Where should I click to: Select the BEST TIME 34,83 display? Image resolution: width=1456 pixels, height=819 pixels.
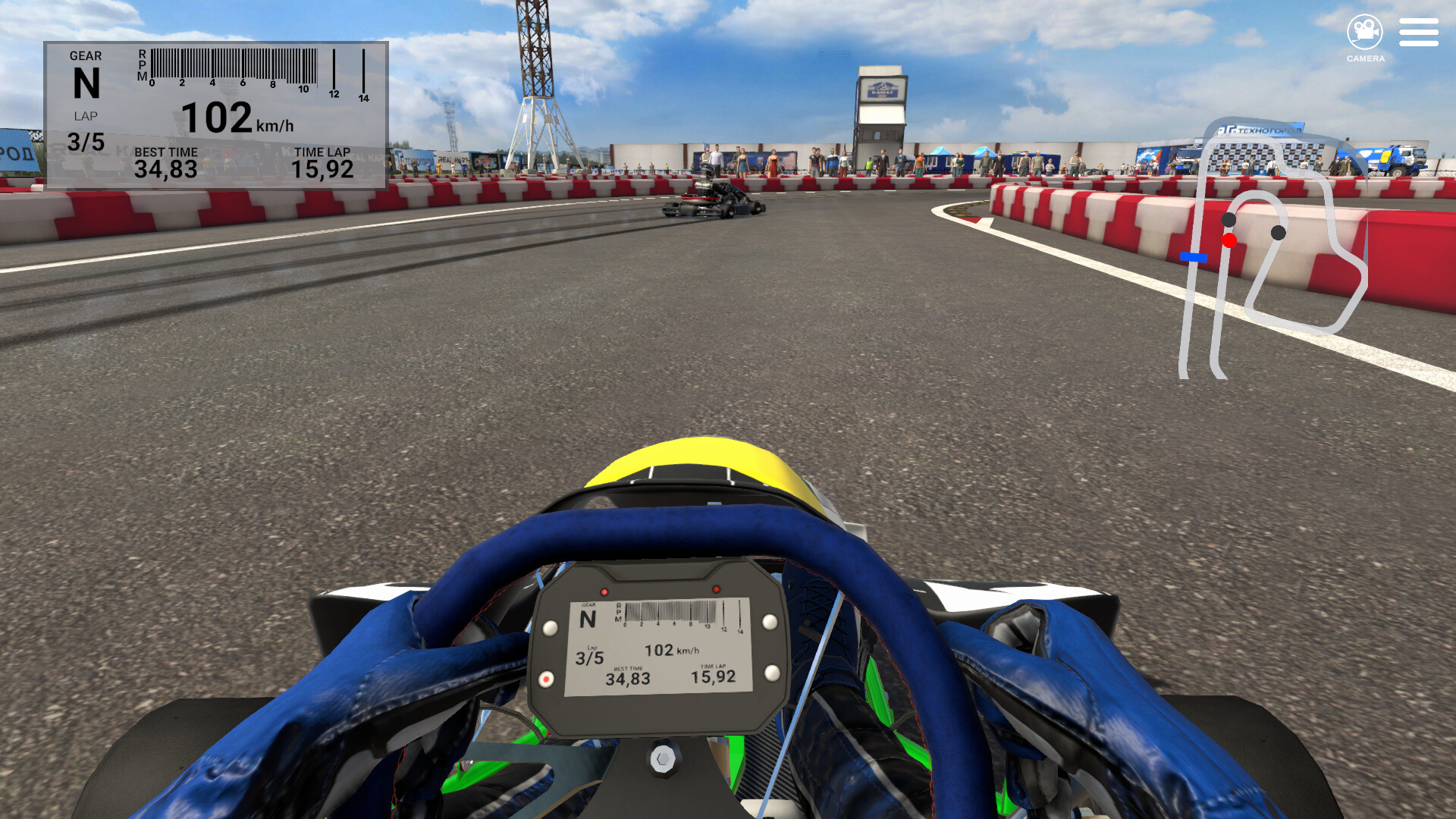point(165,162)
